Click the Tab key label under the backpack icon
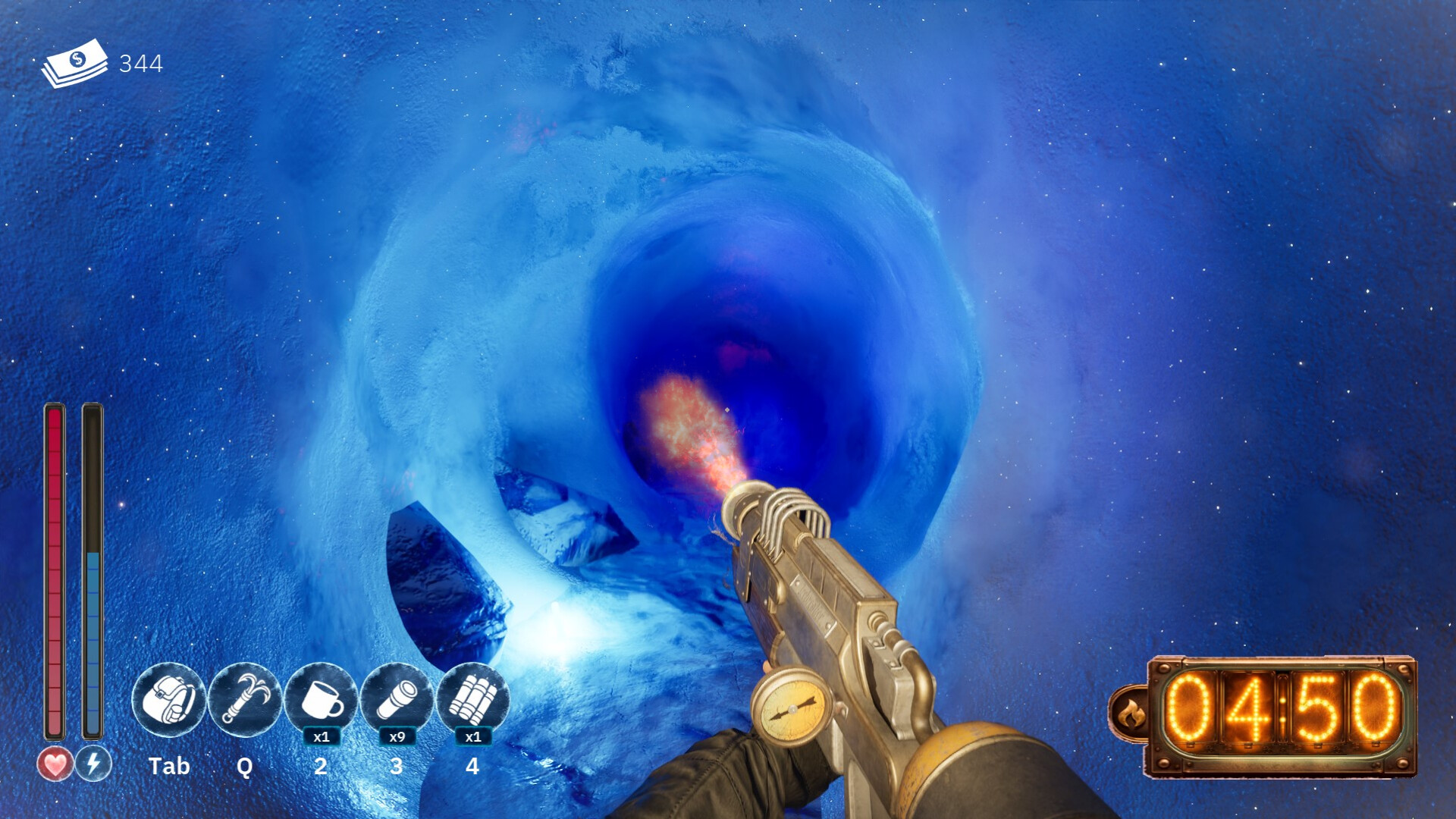Screen dimensions: 1456x819 pos(170,767)
